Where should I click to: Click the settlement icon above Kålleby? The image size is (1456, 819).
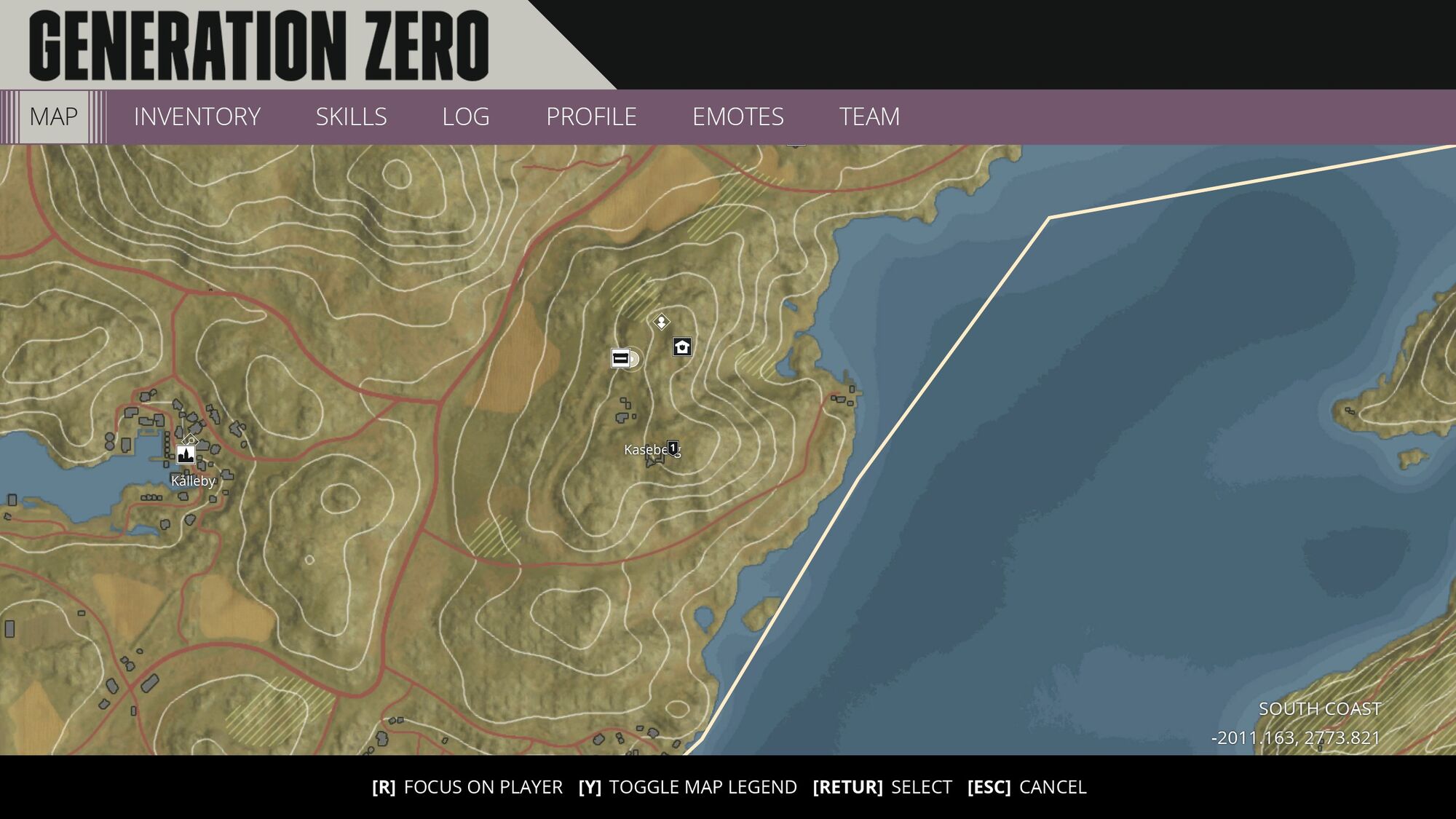pyautogui.click(x=184, y=456)
